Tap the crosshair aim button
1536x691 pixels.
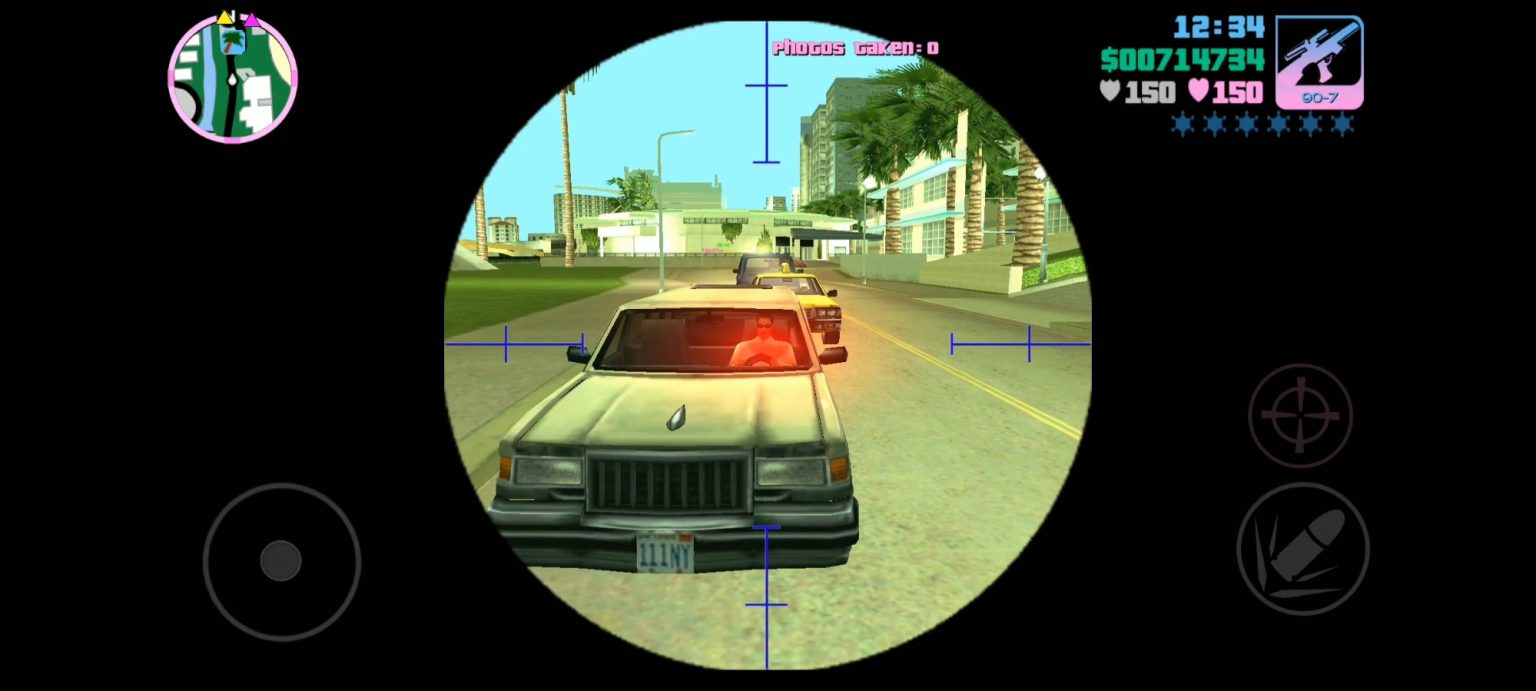[1300, 415]
